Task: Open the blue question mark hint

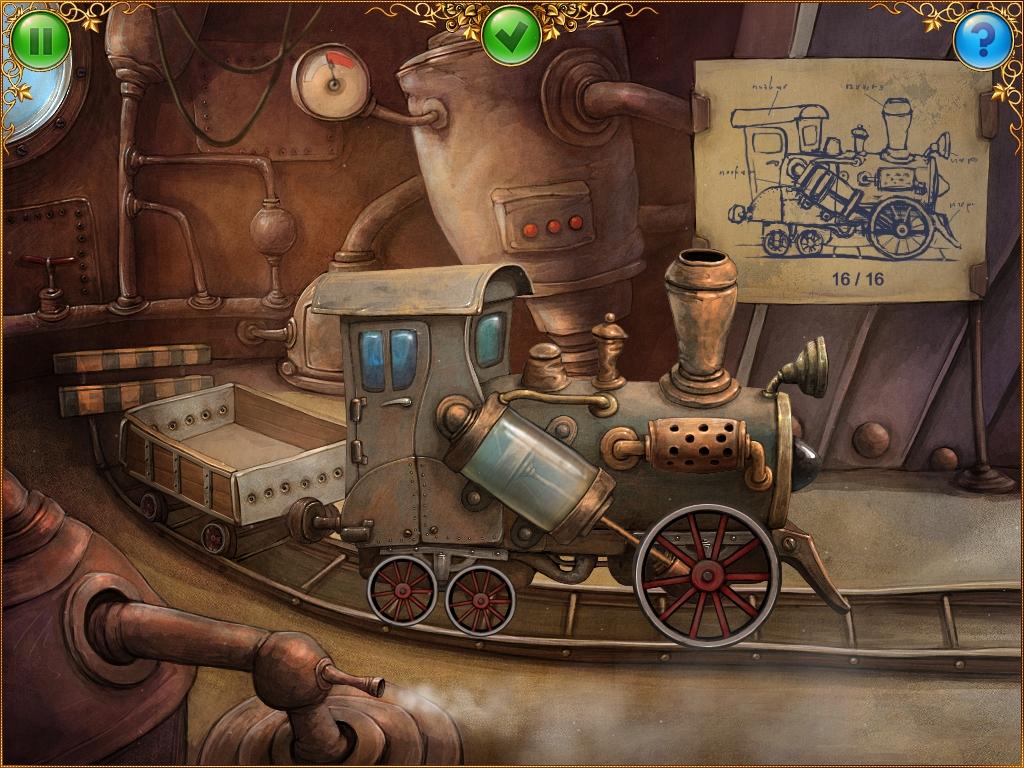Action: tap(982, 40)
